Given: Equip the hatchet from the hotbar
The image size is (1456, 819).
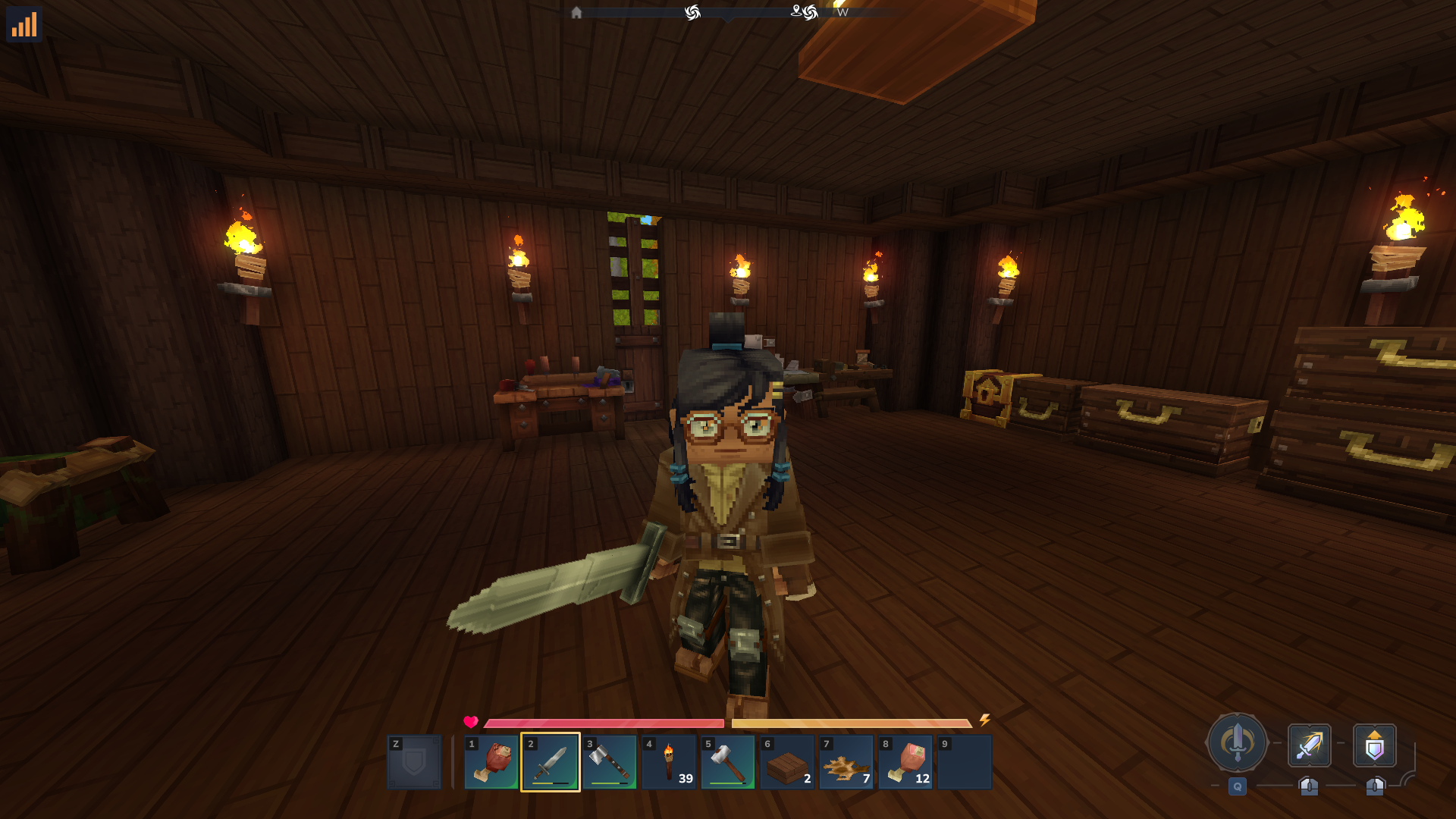Looking at the screenshot, I should tap(610, 761).
